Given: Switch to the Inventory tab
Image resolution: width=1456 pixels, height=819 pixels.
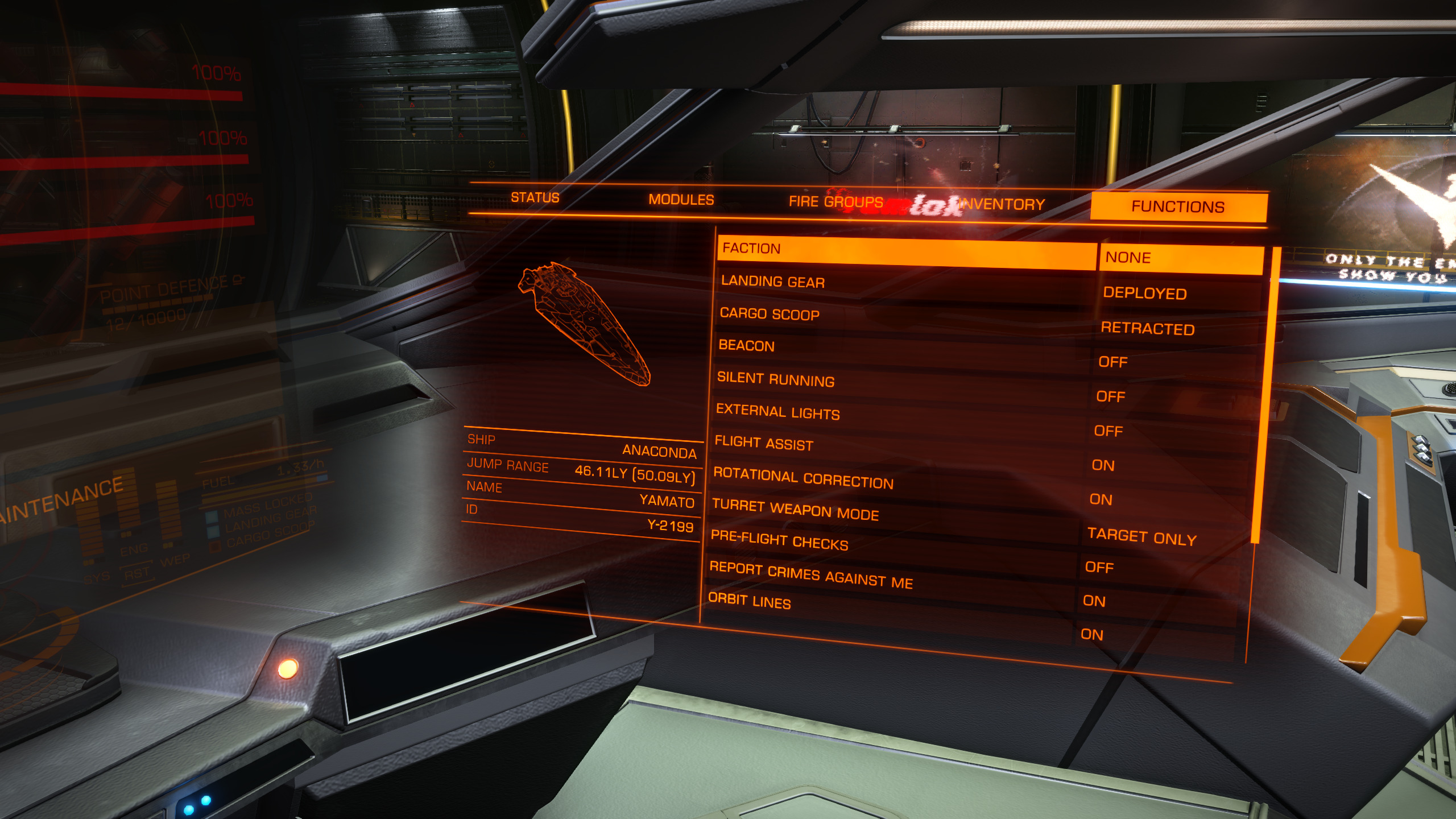Looking at the screenshot, I should click(1003, 204).
